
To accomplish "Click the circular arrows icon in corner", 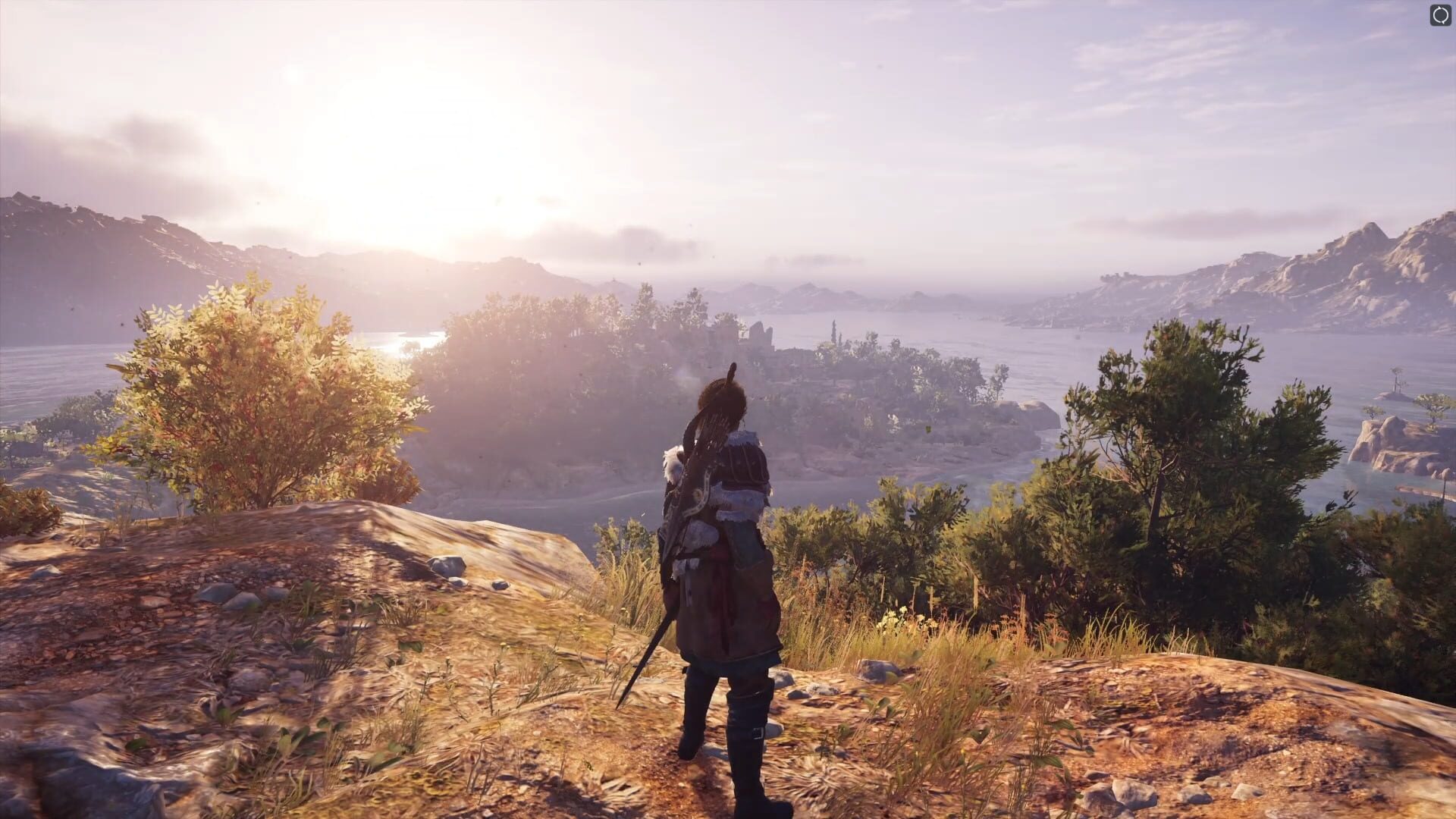I will (x=1439, y=15).
